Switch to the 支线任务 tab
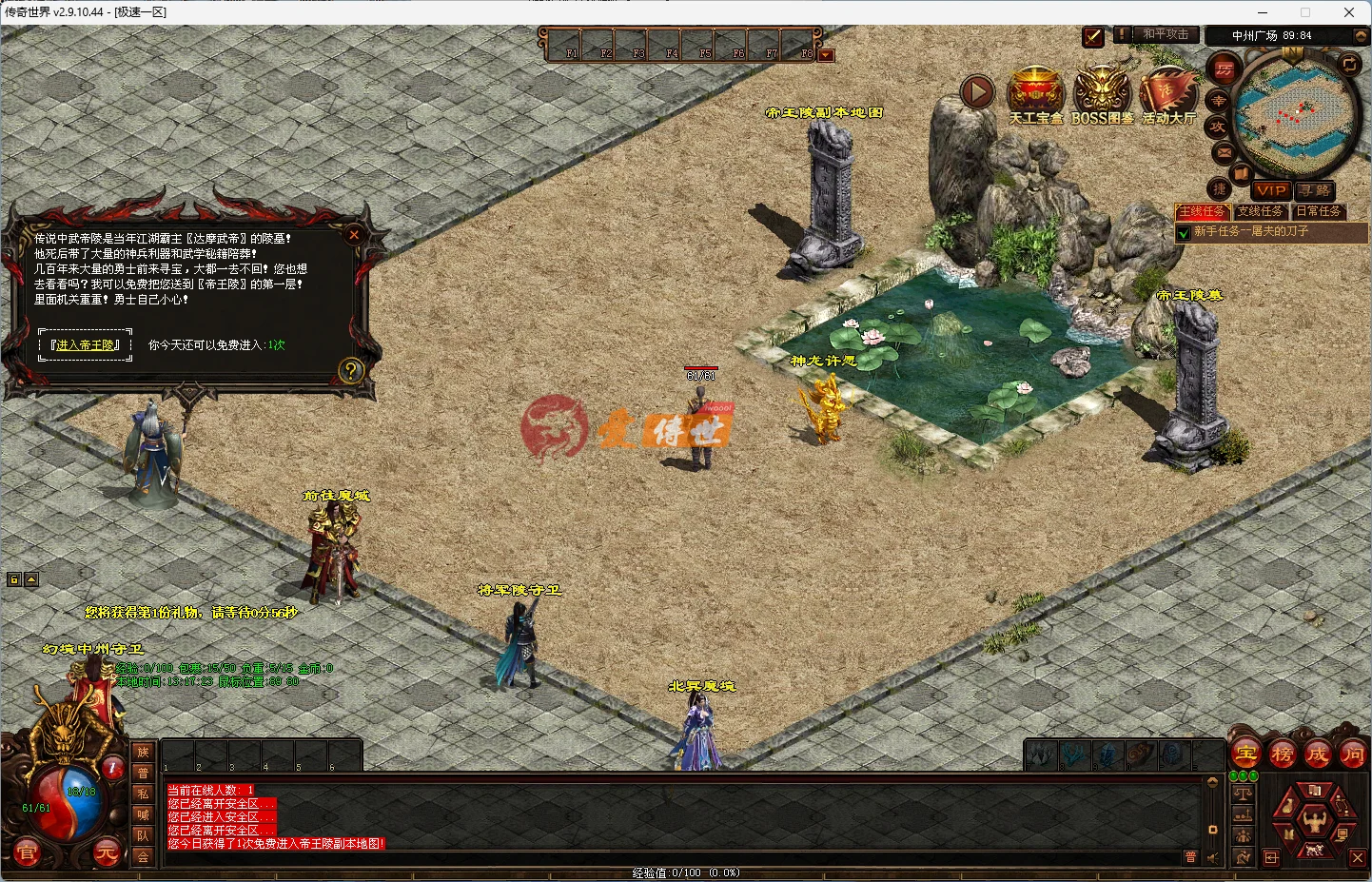The height and width of the screenshot is (882, 1372). pos(1262,211)
